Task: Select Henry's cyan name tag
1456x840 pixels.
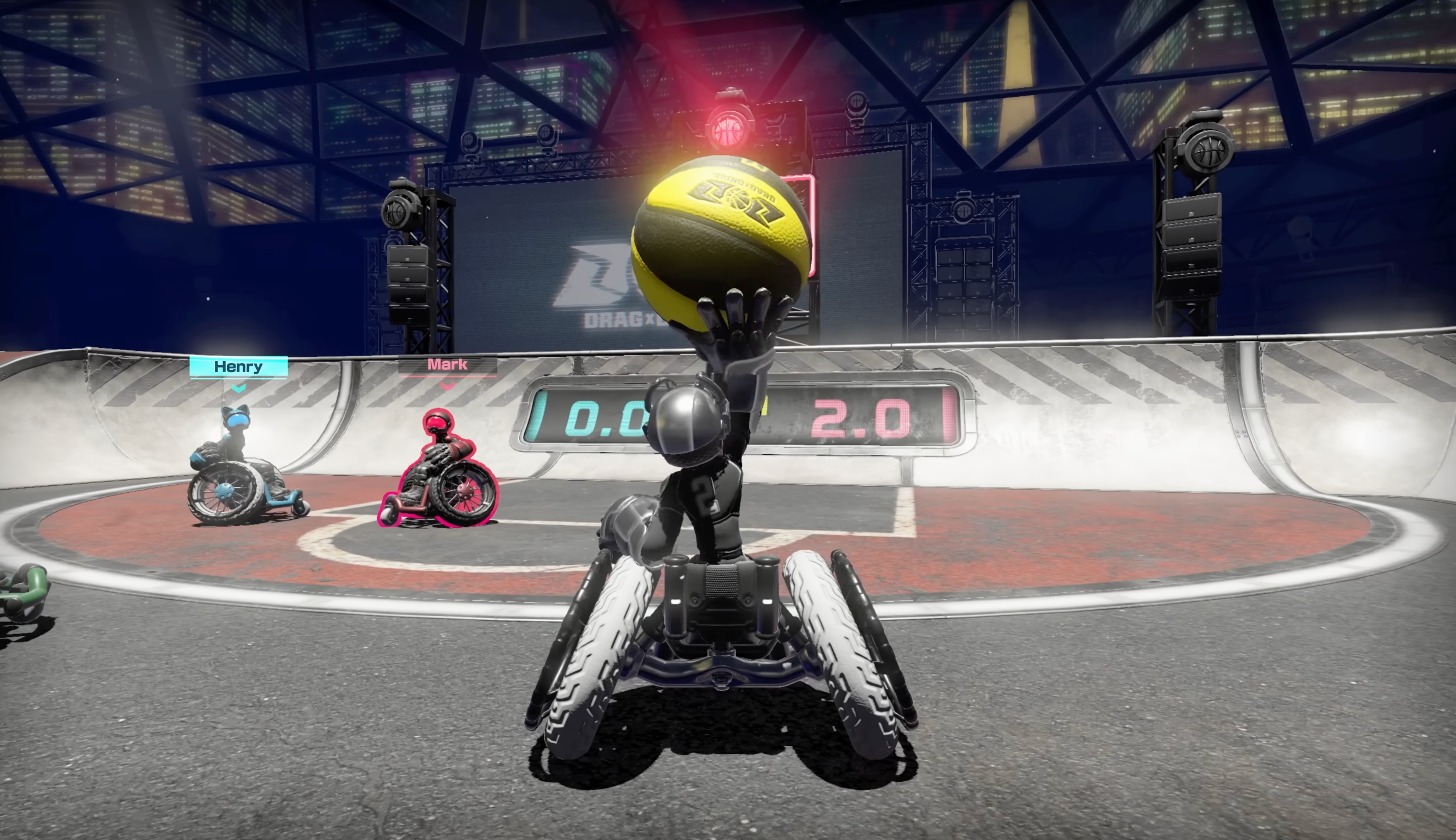Action: click(238, 367)
